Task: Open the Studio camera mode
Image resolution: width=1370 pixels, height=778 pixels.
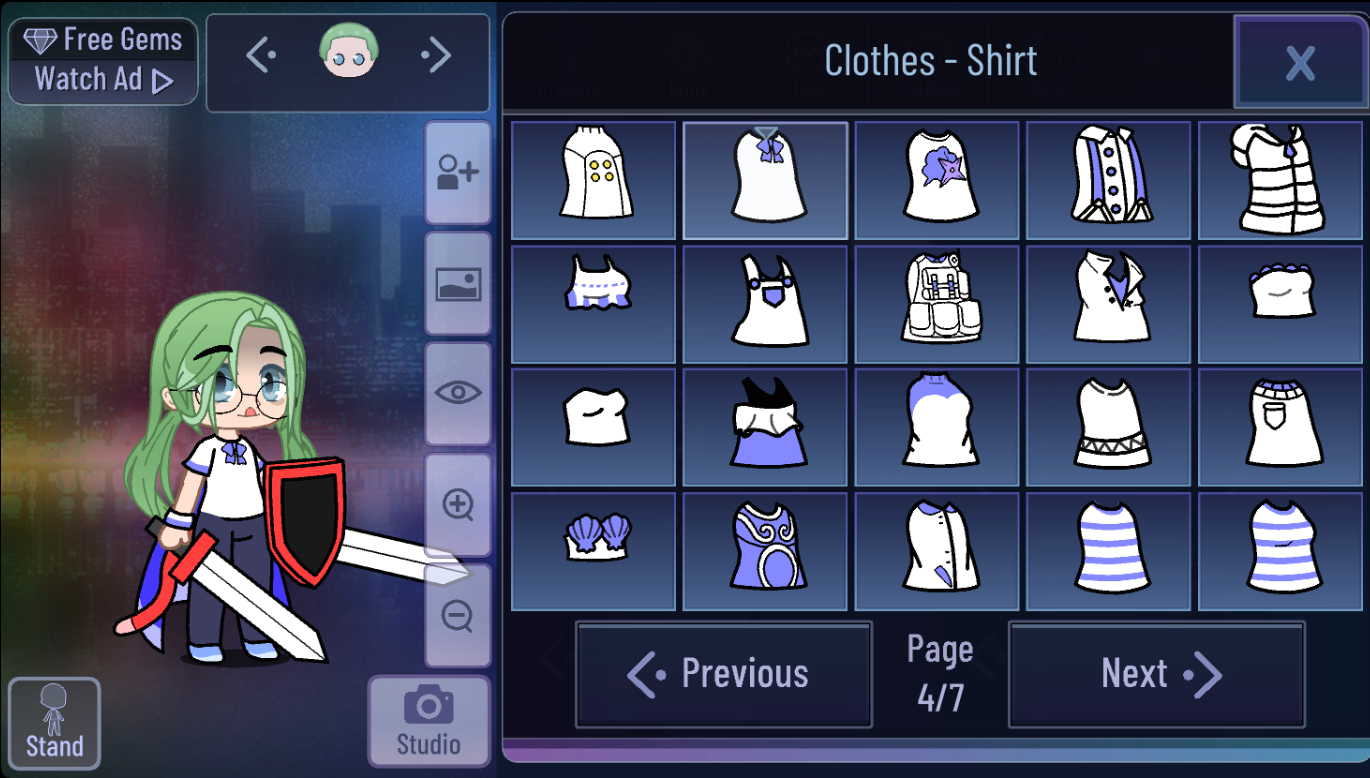Action: 428,721
